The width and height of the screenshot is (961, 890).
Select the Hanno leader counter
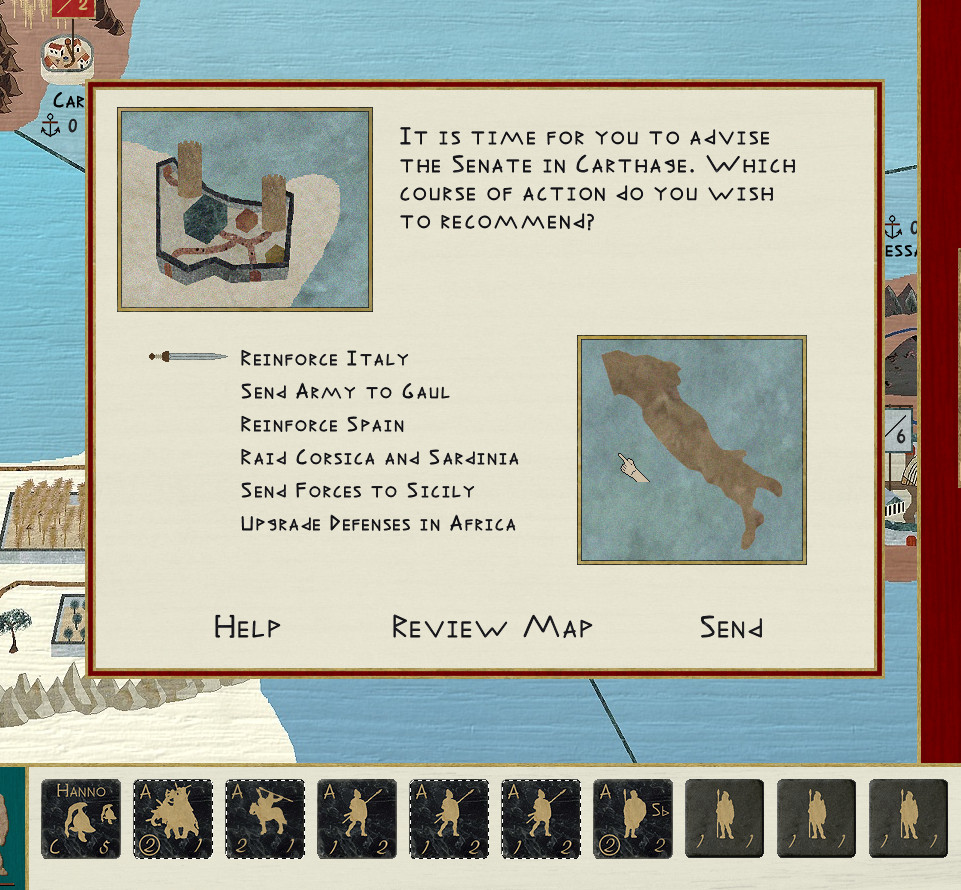[81, 819]
